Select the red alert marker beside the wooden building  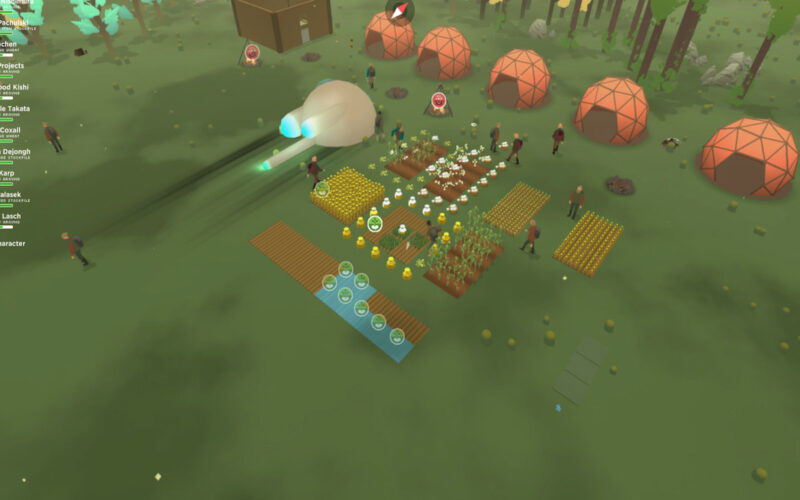tap(253, 52)
